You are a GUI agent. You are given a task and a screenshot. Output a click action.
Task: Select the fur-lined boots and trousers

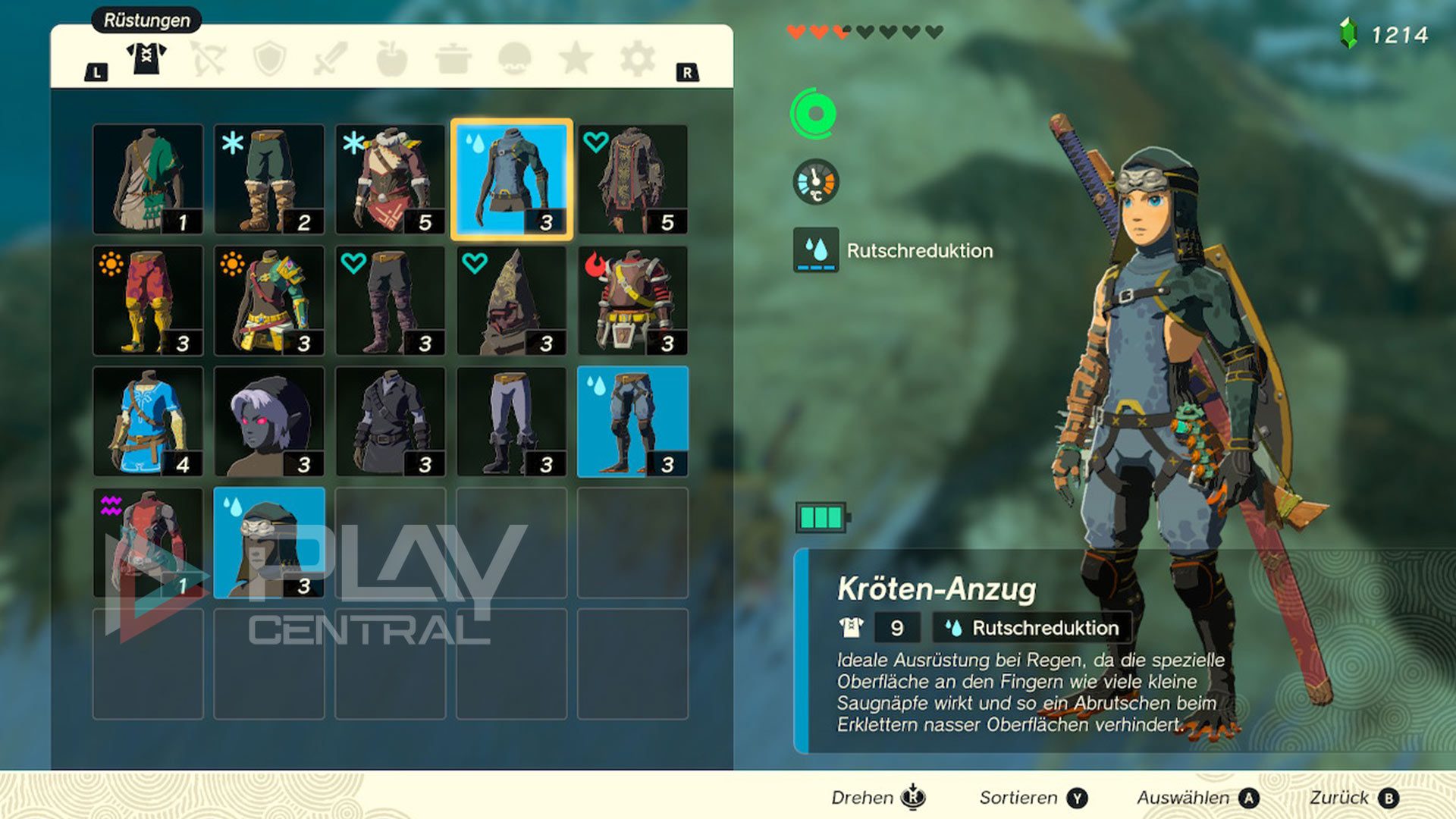click(x=269, y=180)
